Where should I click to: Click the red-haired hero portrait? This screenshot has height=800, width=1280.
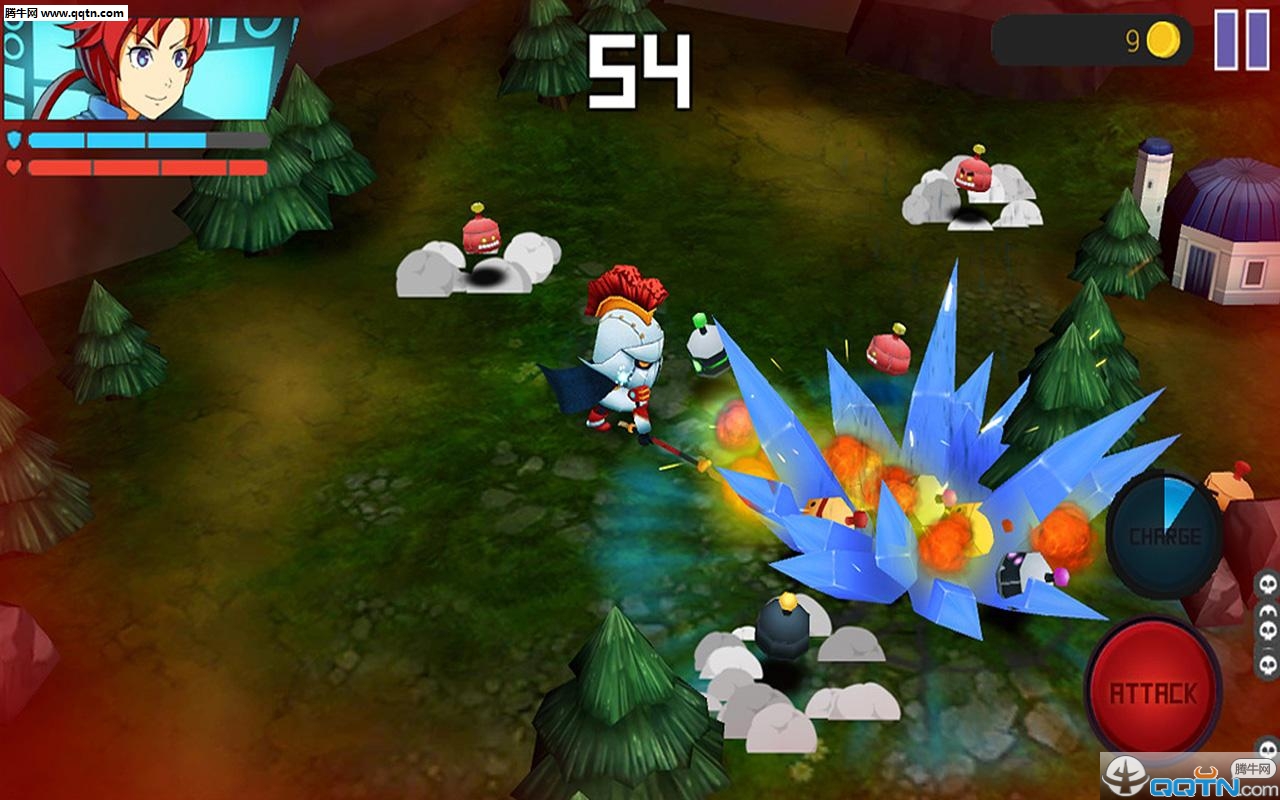coord(150,66)
